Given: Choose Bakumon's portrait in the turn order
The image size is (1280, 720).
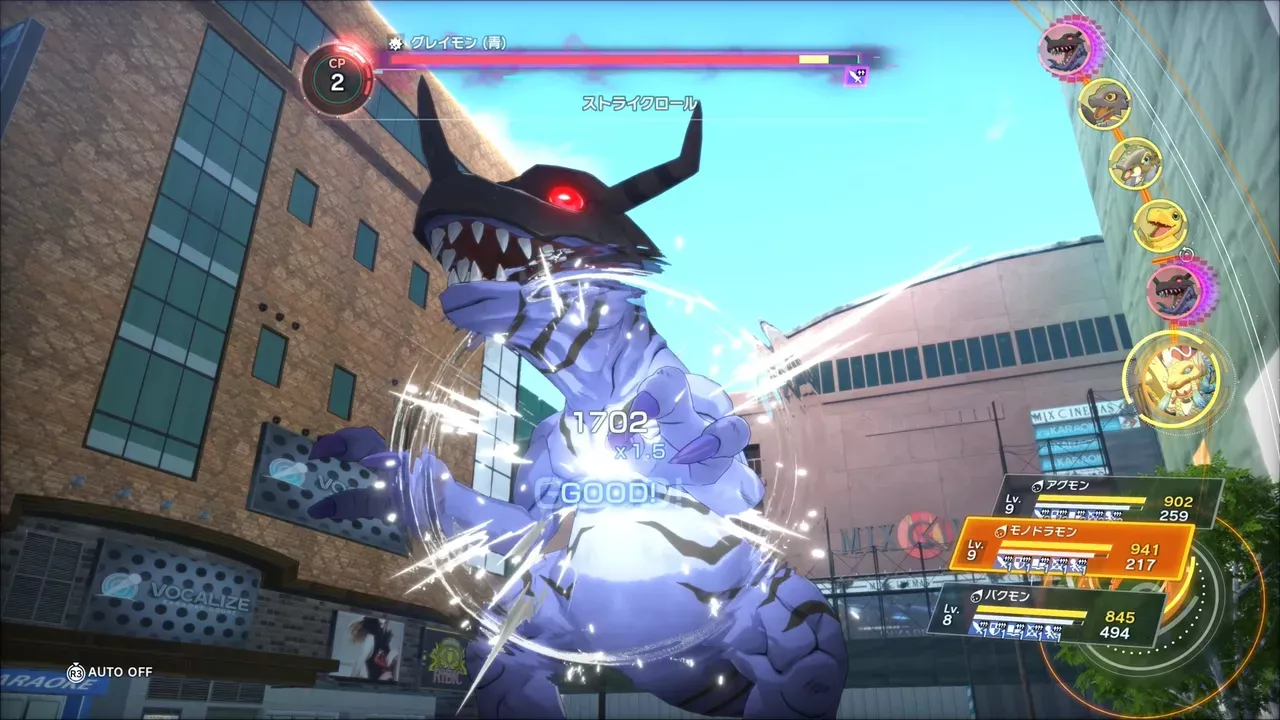Looking at the screenshot, I should tap(1134, 163).
